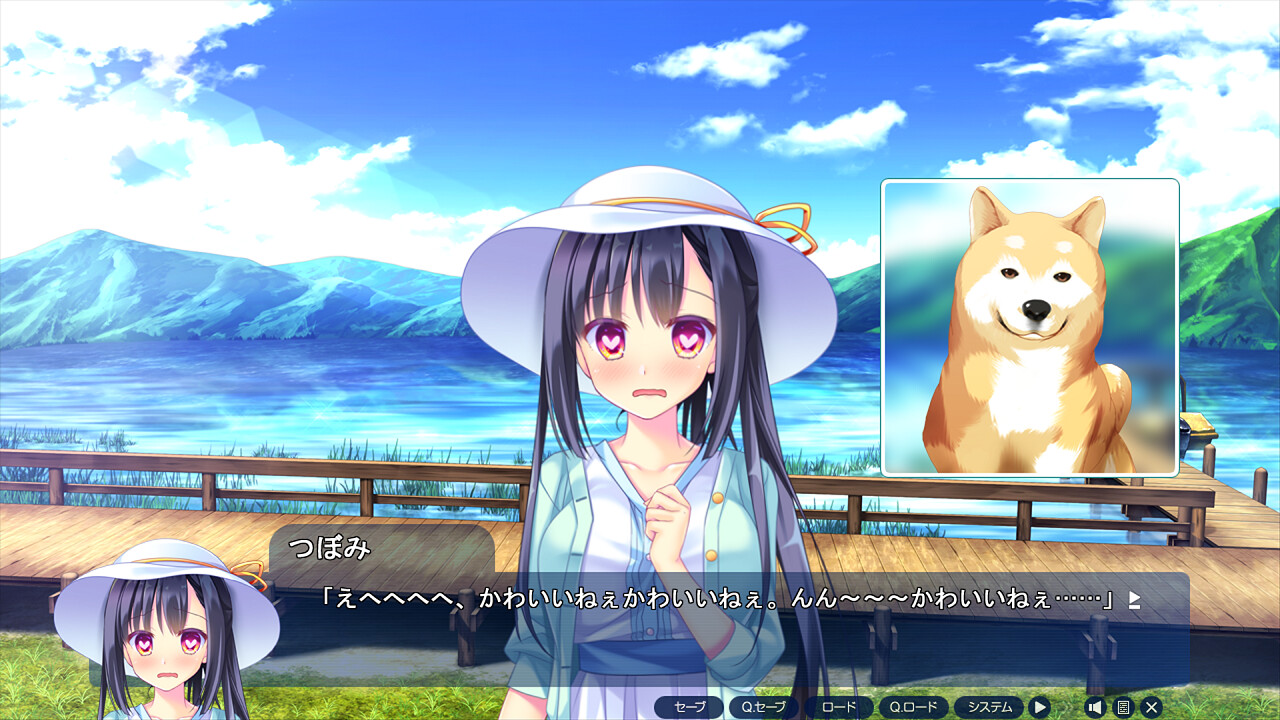Open the セーブ (Save) menu
Viewport: 1280px width, 720px height.
pyautogui.click(x=689, y=707)
